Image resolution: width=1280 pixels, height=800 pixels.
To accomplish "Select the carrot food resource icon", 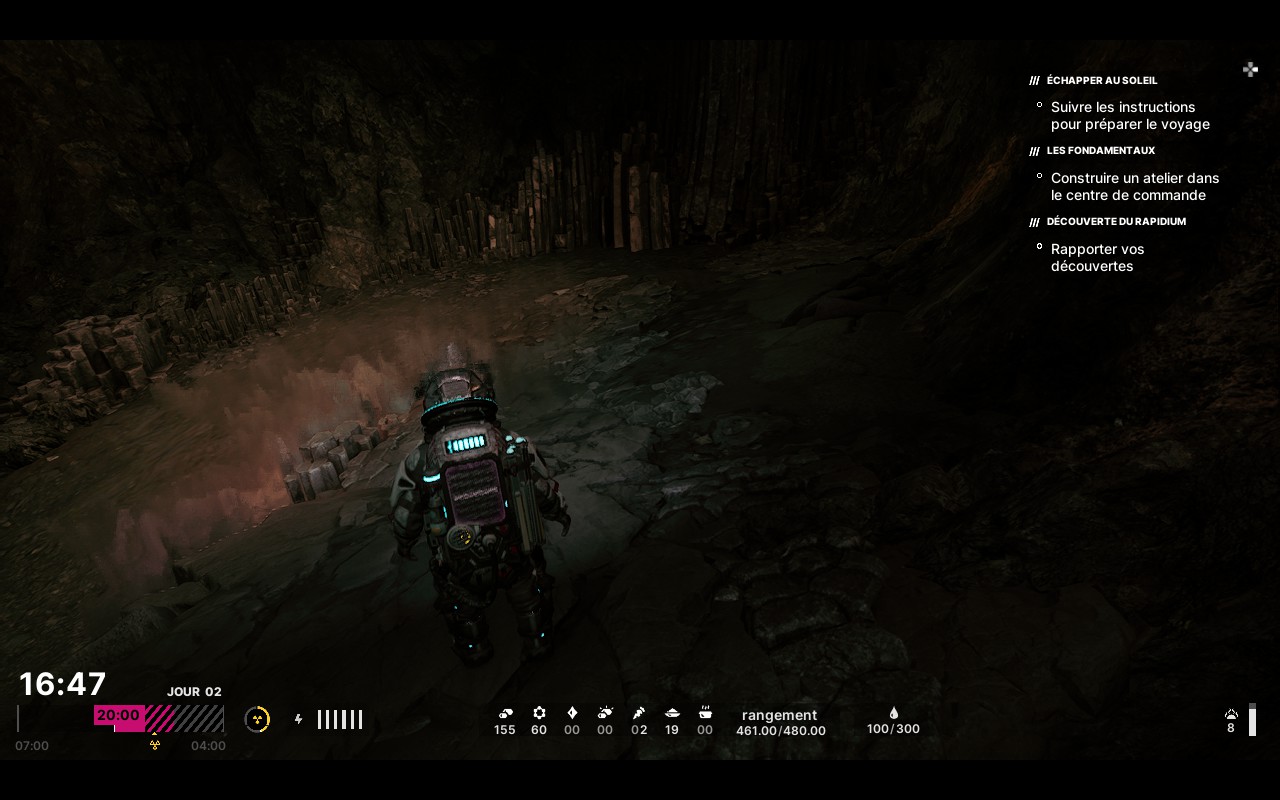I will [639, 713].
